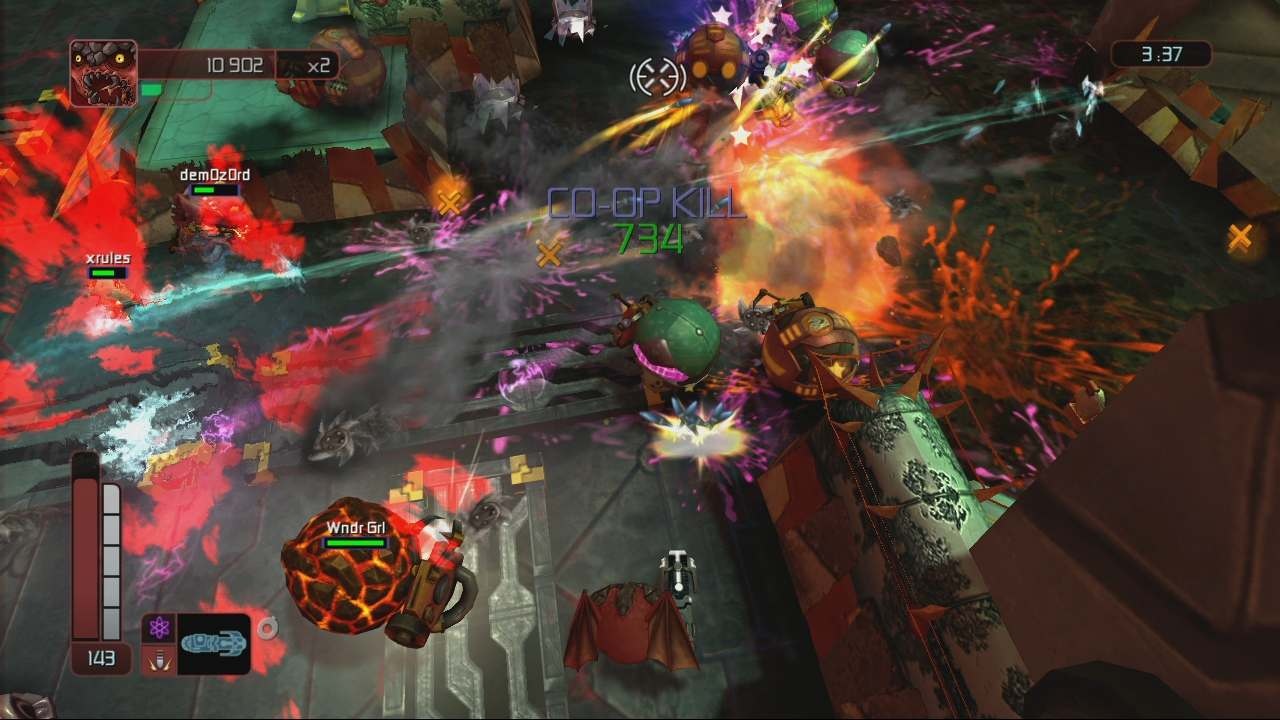Expand the 3:37 timer display
This screenshot has height=720, width=1280.
[x=1160, y=55]
